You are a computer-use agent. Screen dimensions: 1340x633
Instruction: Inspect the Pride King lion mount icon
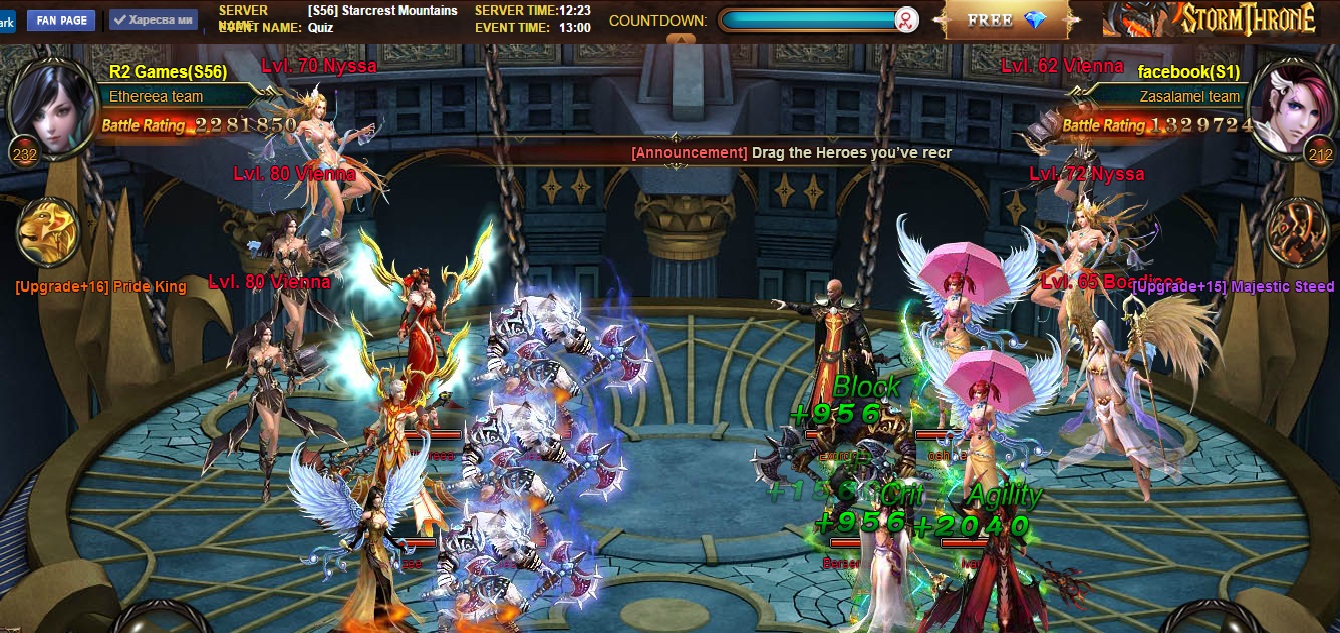(48, 232)
